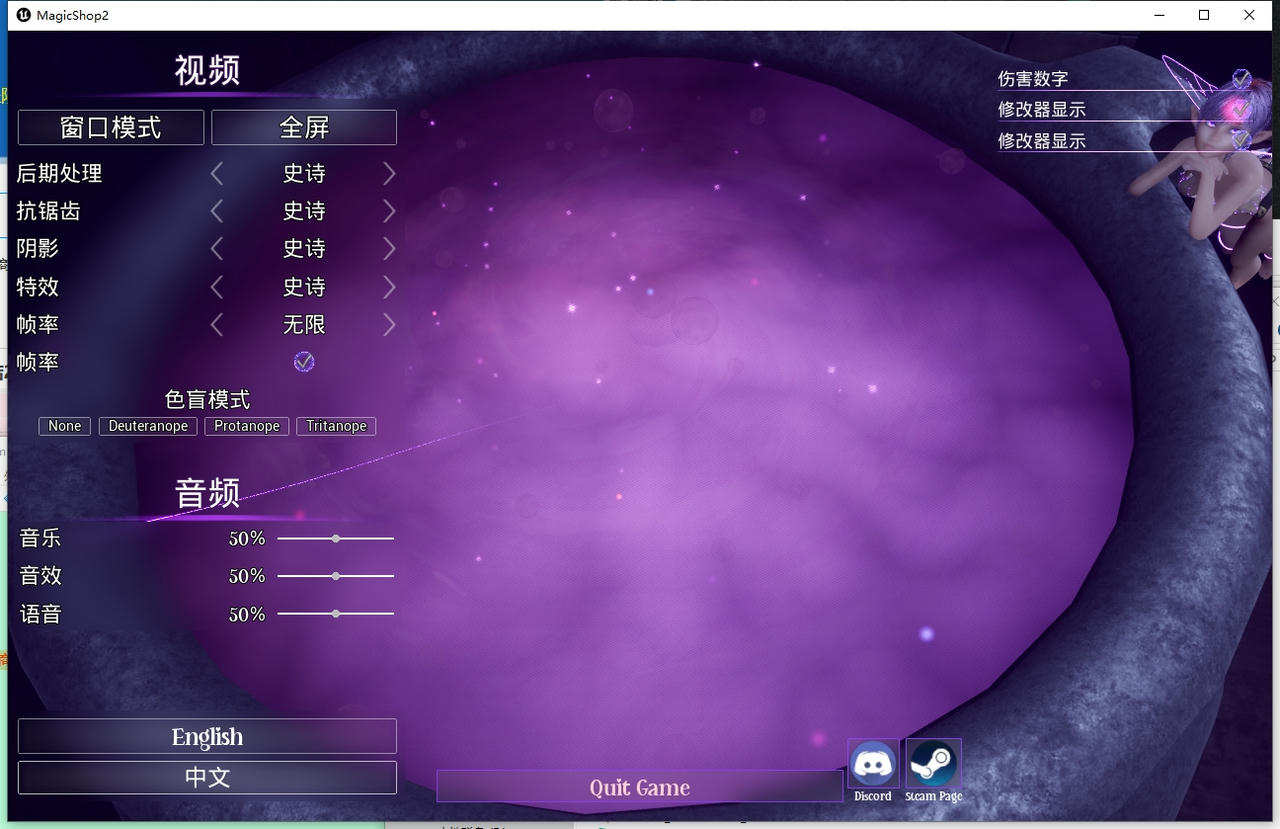The height and width of the screenshot is (829, 1280).
Task: Click right arrow beside 特效
Action: point(389,286)
